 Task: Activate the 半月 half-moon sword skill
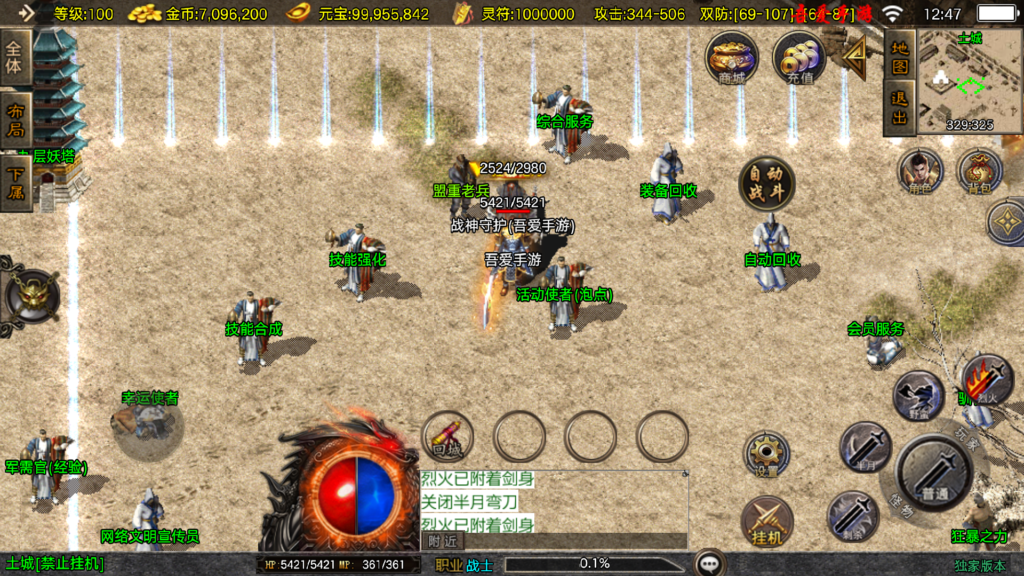click(x=865, y=447)
